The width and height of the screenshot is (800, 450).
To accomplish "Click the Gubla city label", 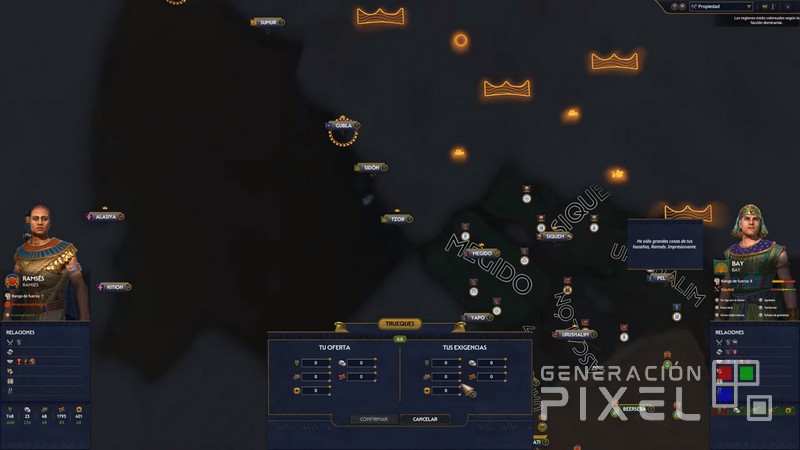I will click(343, 125).
